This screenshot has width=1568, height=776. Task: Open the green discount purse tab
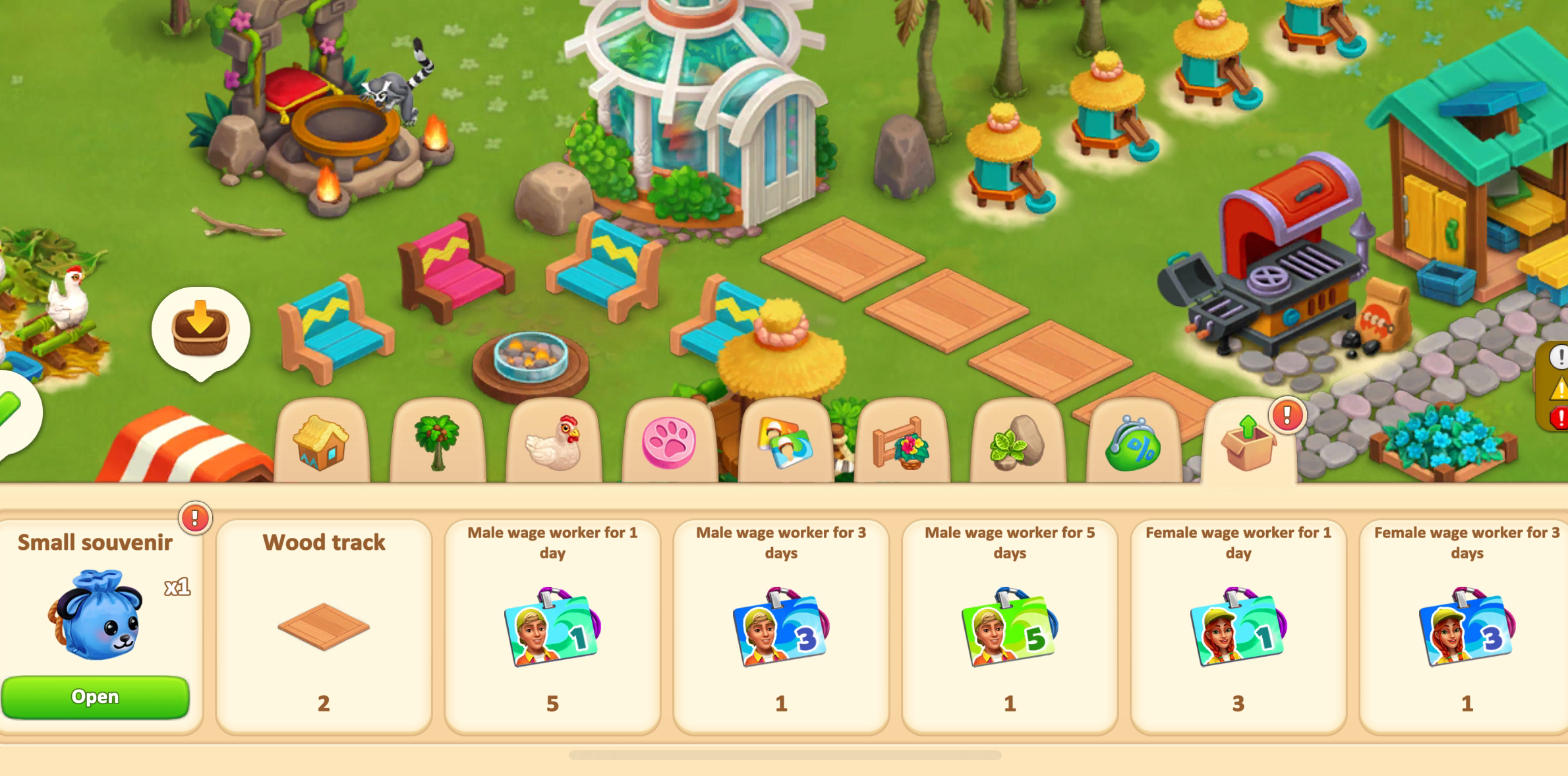1133,443
